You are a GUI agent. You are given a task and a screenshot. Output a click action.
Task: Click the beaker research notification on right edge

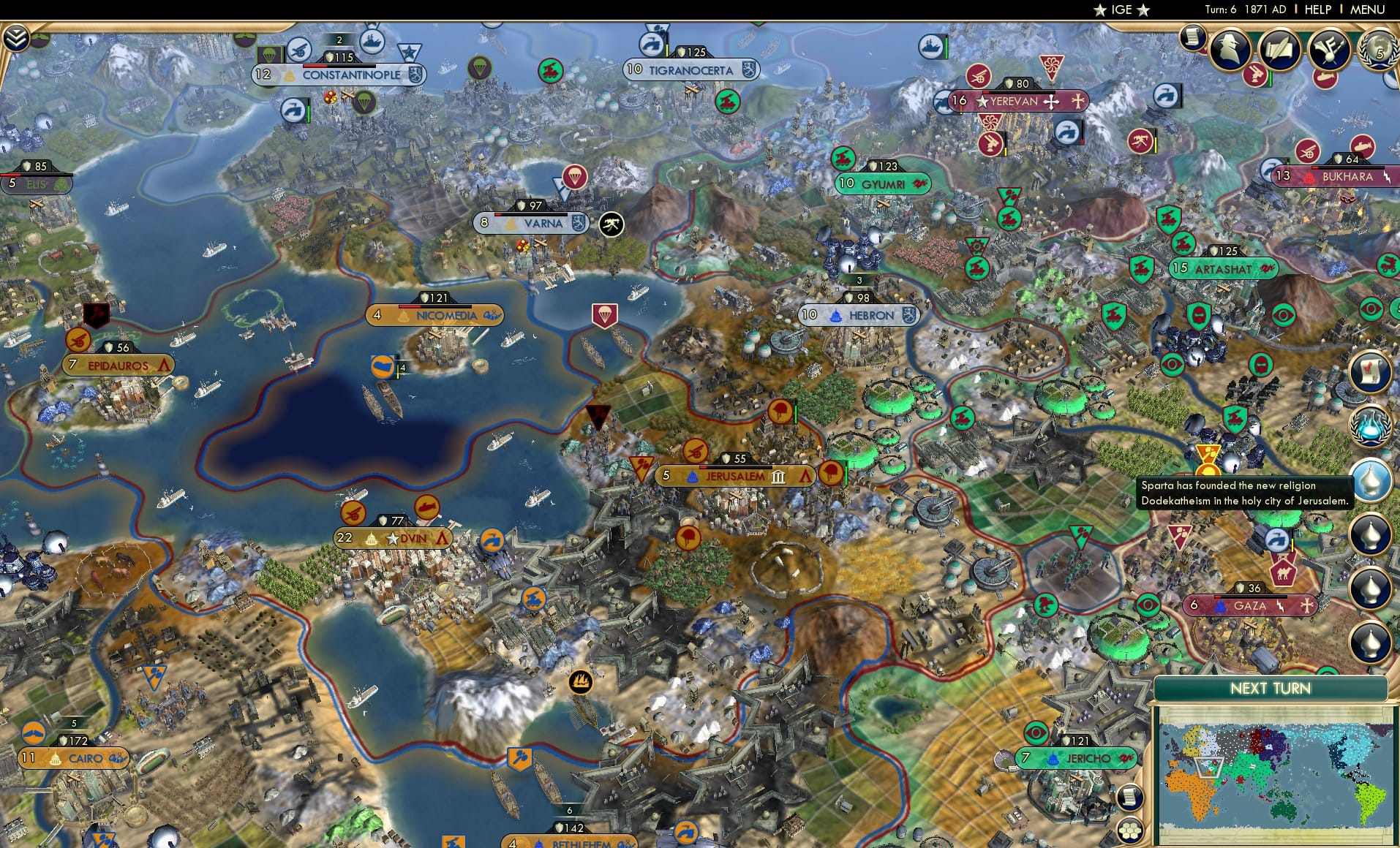(1371, 424)
